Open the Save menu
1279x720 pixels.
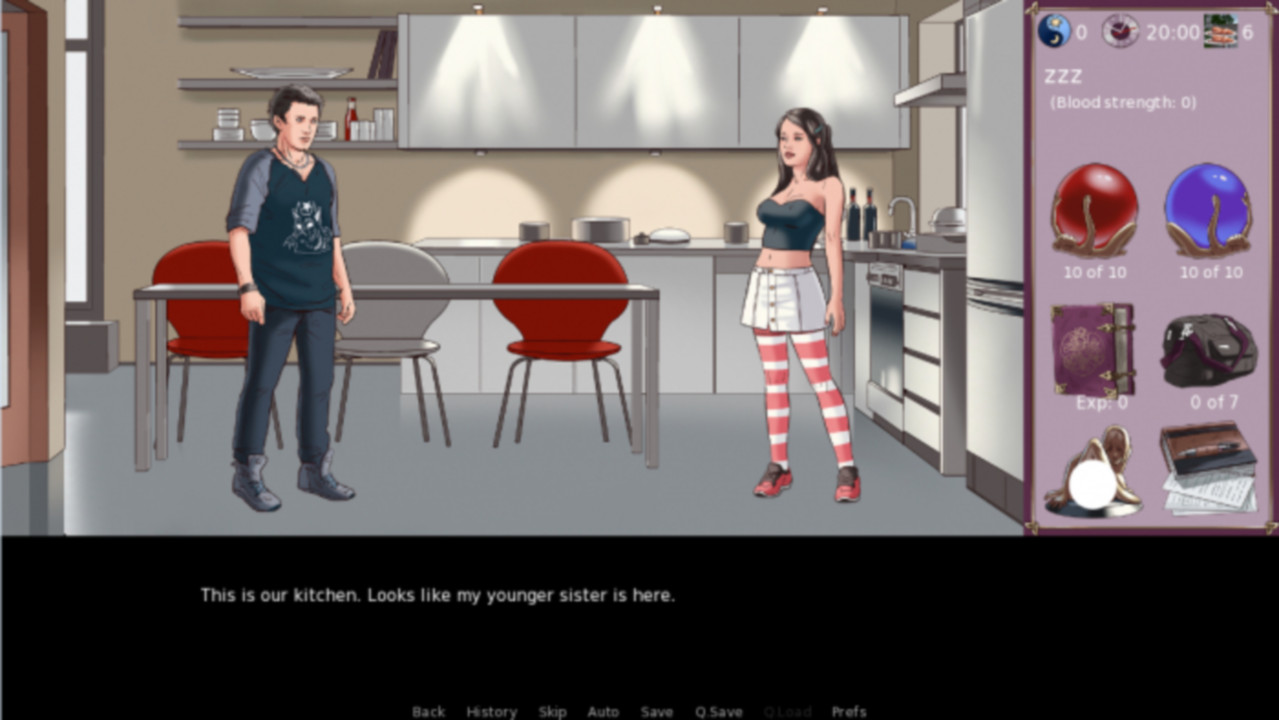[656, 711]
